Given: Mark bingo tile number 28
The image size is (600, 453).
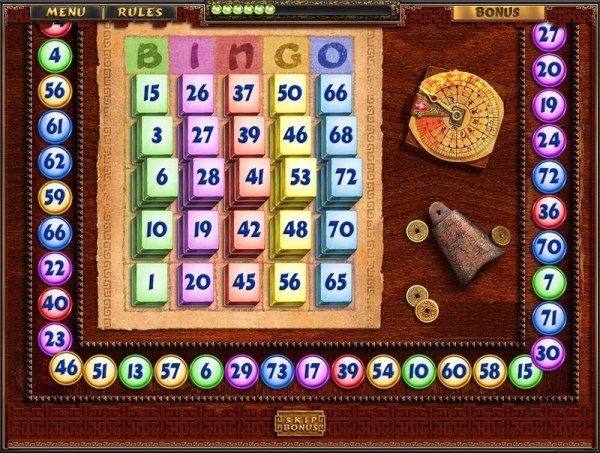Looking at the screenshot, I should [x=207, y=177].
